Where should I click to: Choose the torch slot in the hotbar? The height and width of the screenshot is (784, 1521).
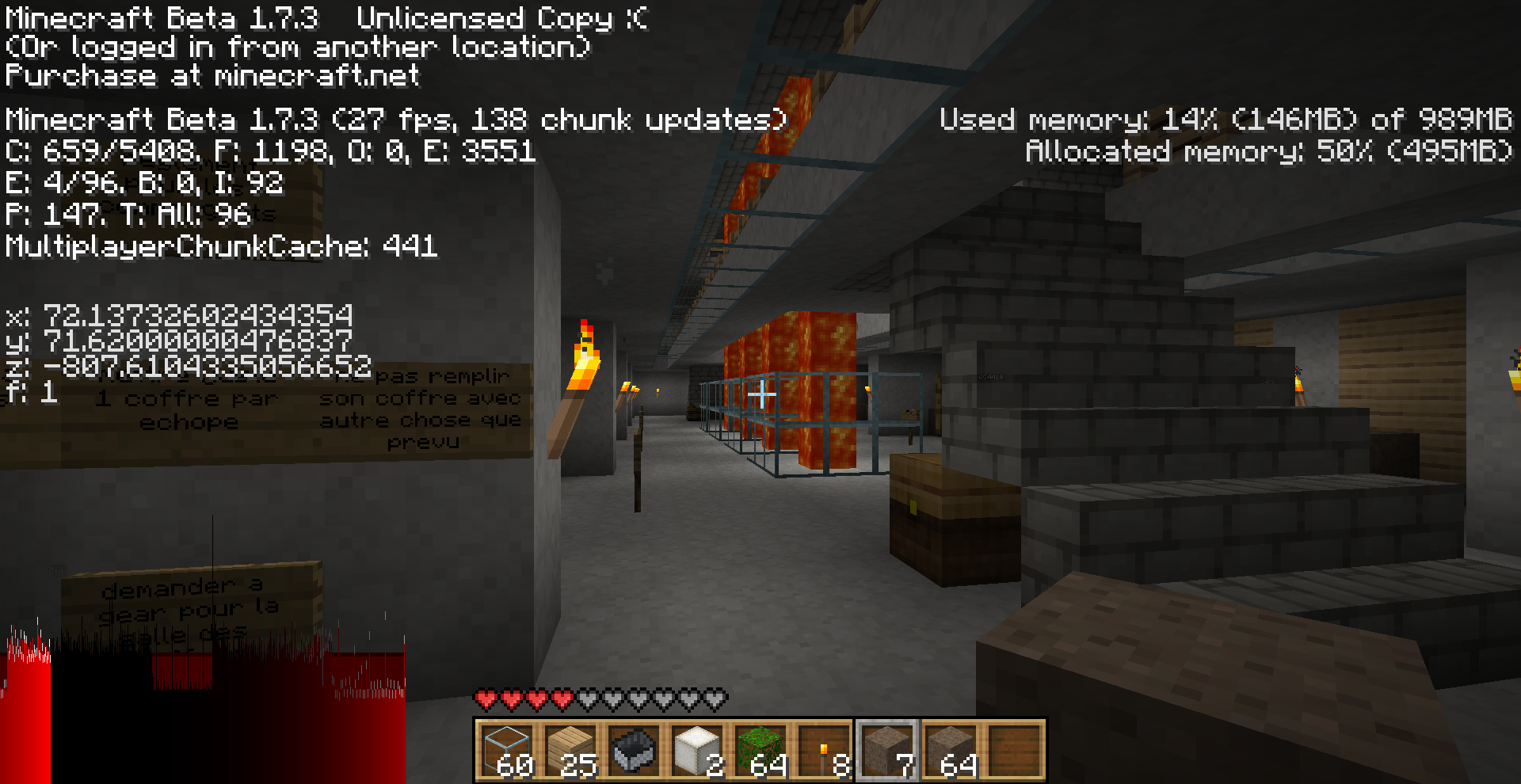click(824, 750)
